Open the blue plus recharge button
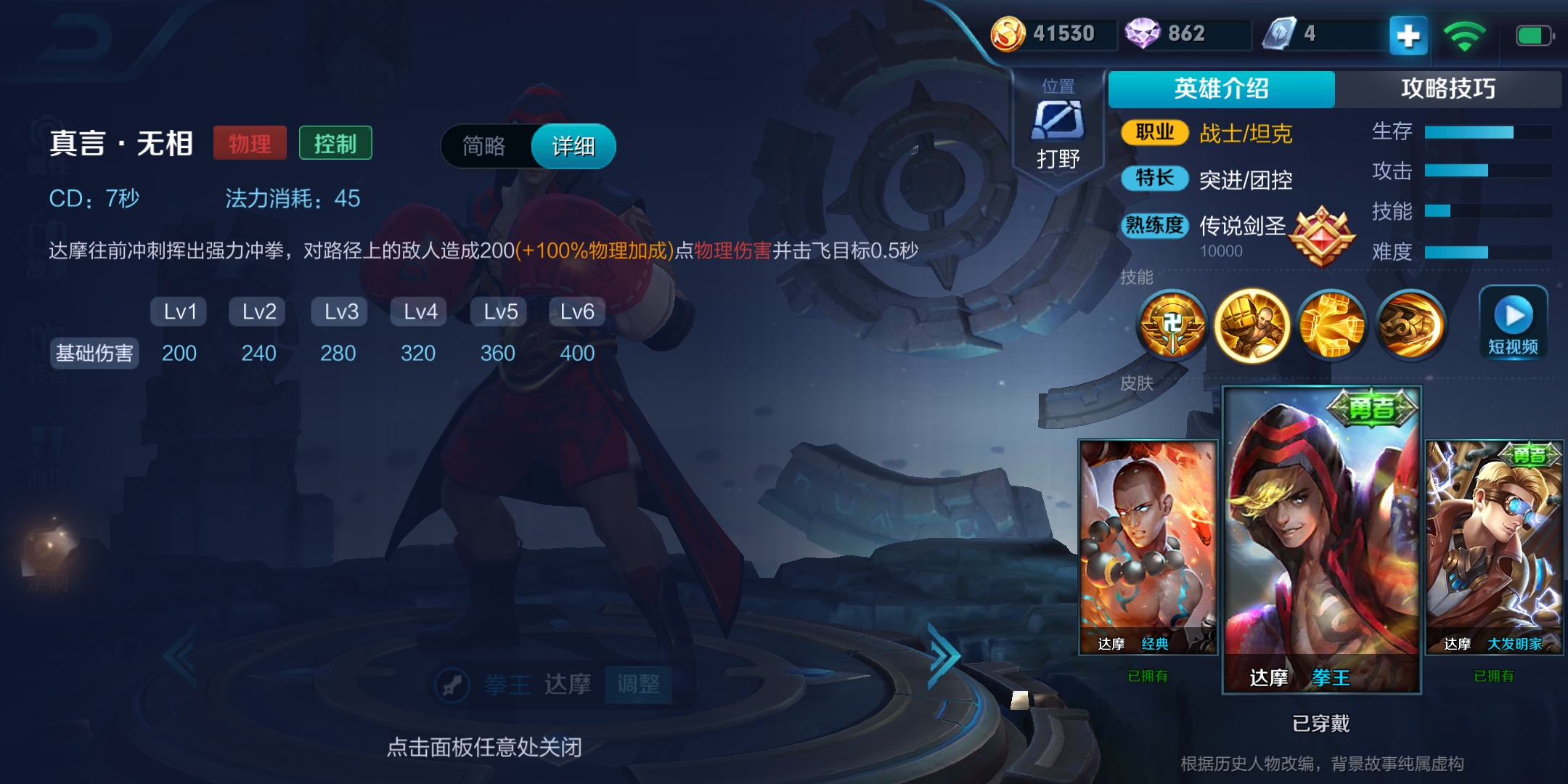The width and height of the screenshot is (1568, 784). (1407, 33)
